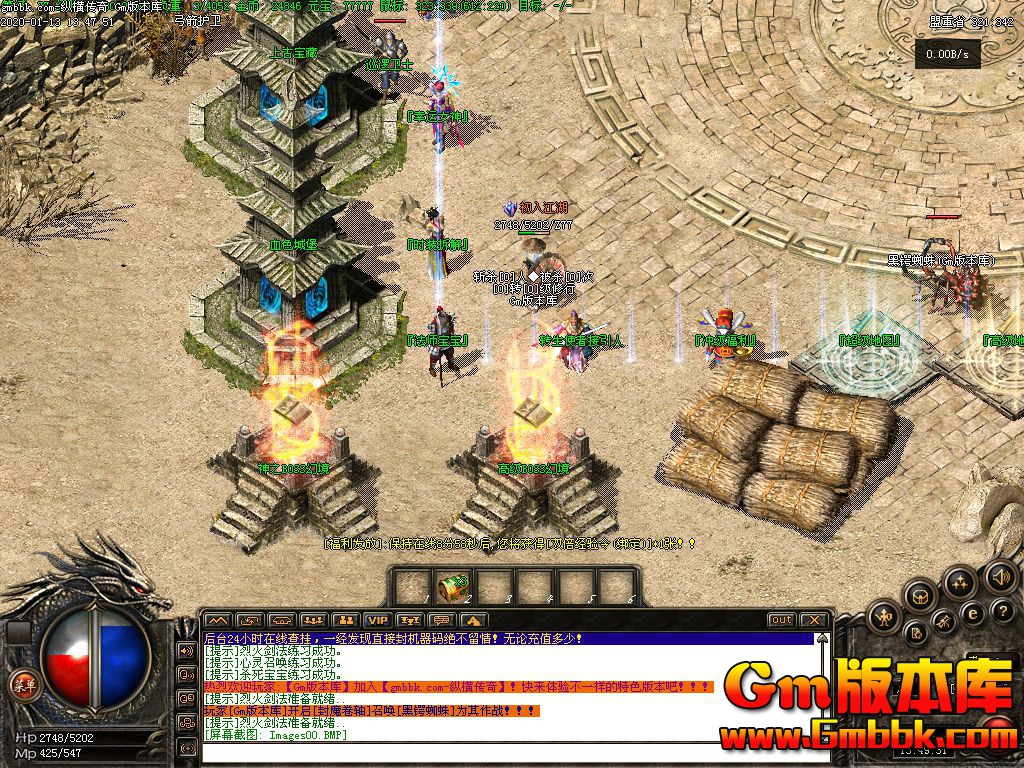The height and width of the screenshot is (768, 1024).
Task: Open the bag via the chest icon
Action: (921, 598)
